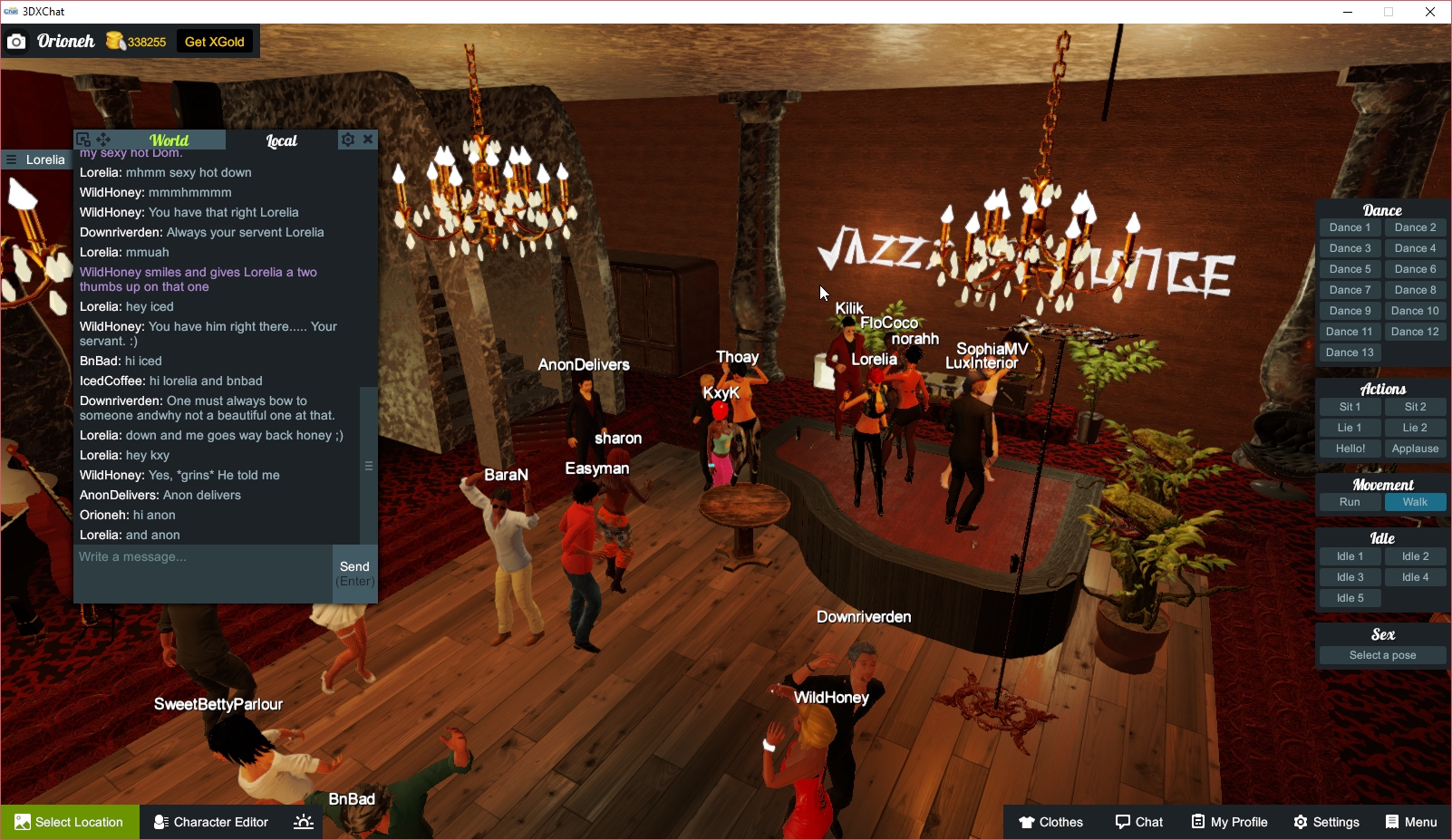
Task: Open Select a pose under Sex
Action: pyautogui.click(x=1381, y=654)
